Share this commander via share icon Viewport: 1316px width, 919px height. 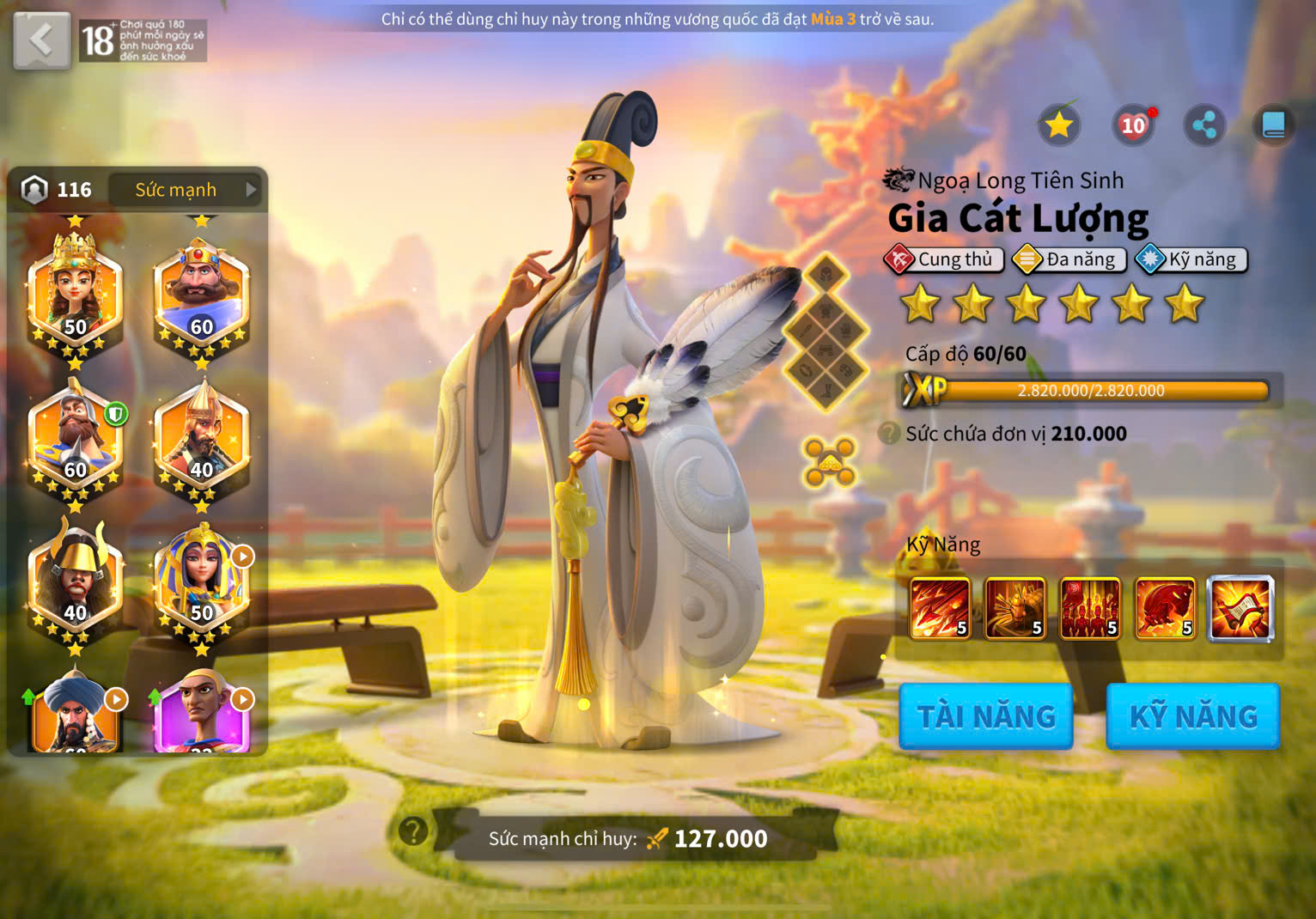1204,125
